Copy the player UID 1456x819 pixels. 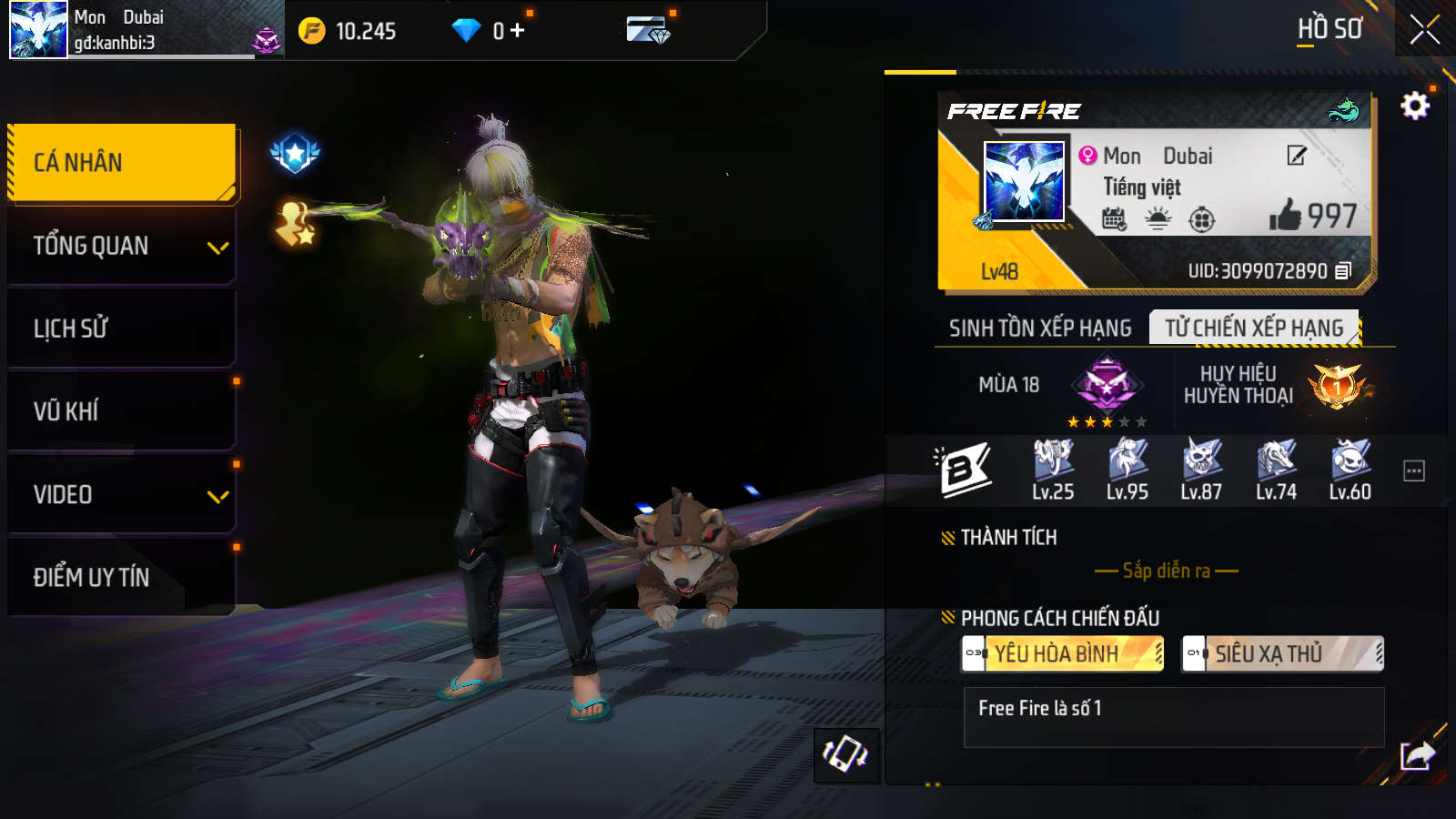coord(1343,270)
